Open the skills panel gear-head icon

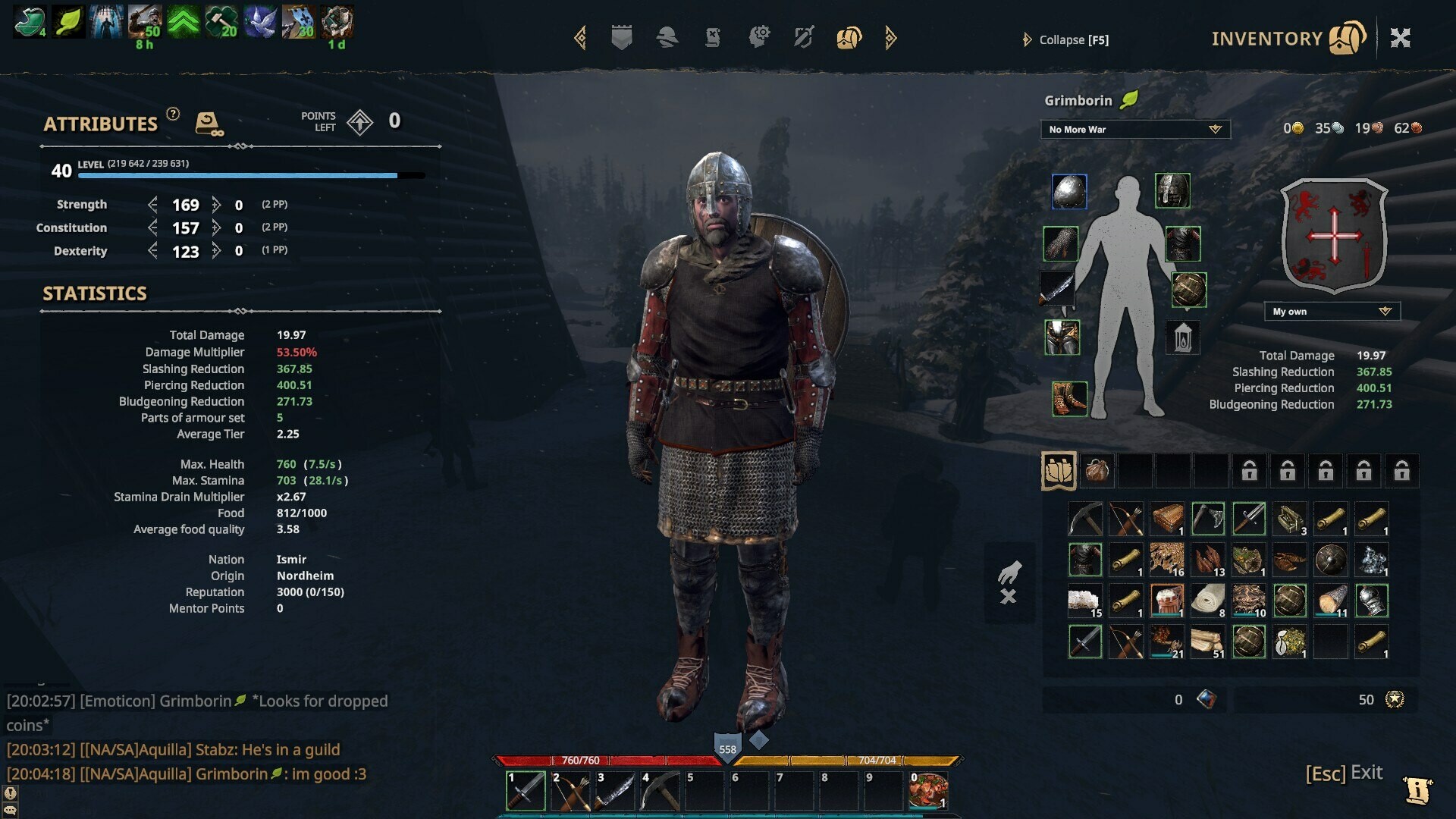tap(761, 37)
